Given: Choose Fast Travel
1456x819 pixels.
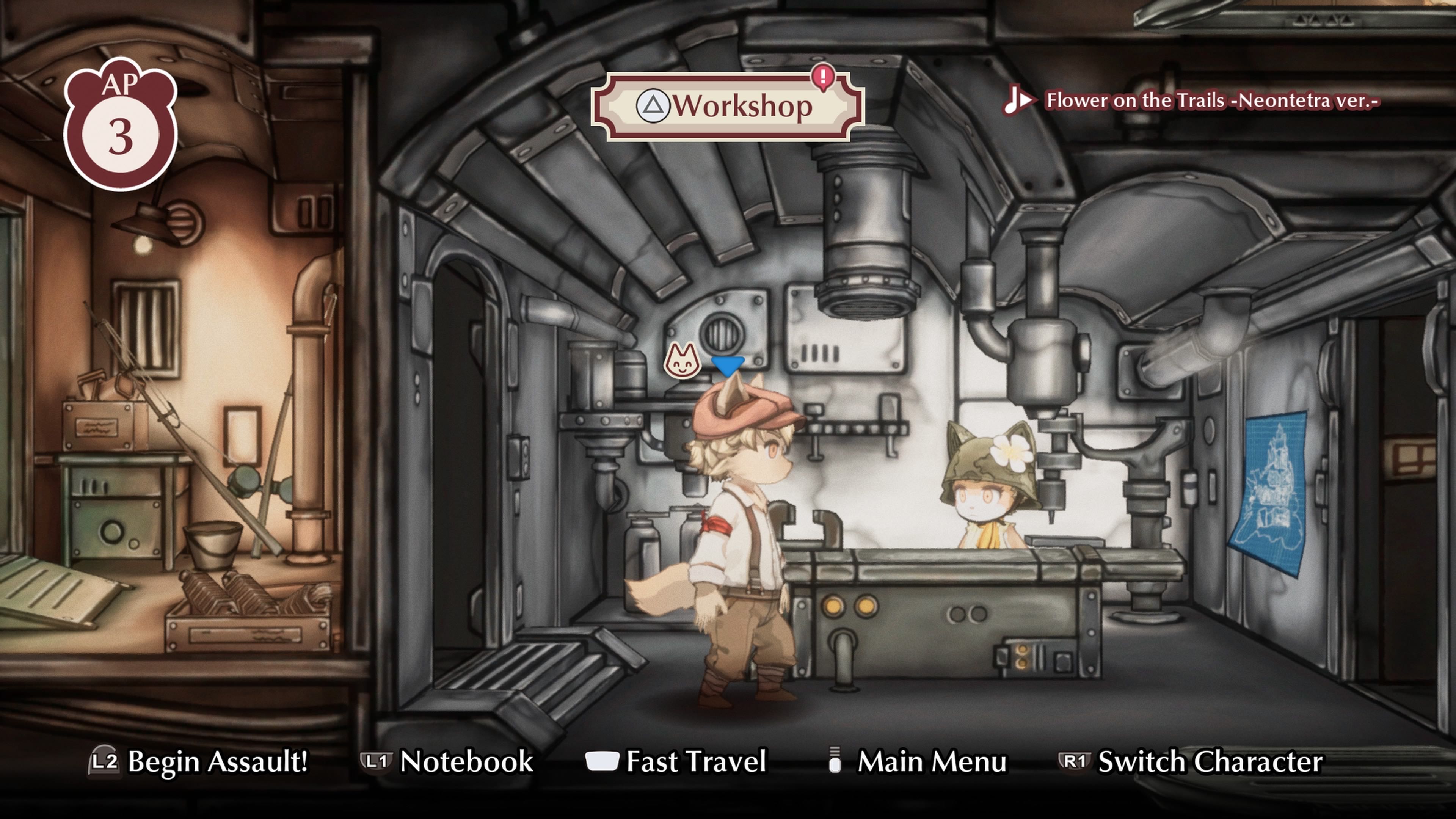Looking at the screenshot, I should (x=676, y=761).
